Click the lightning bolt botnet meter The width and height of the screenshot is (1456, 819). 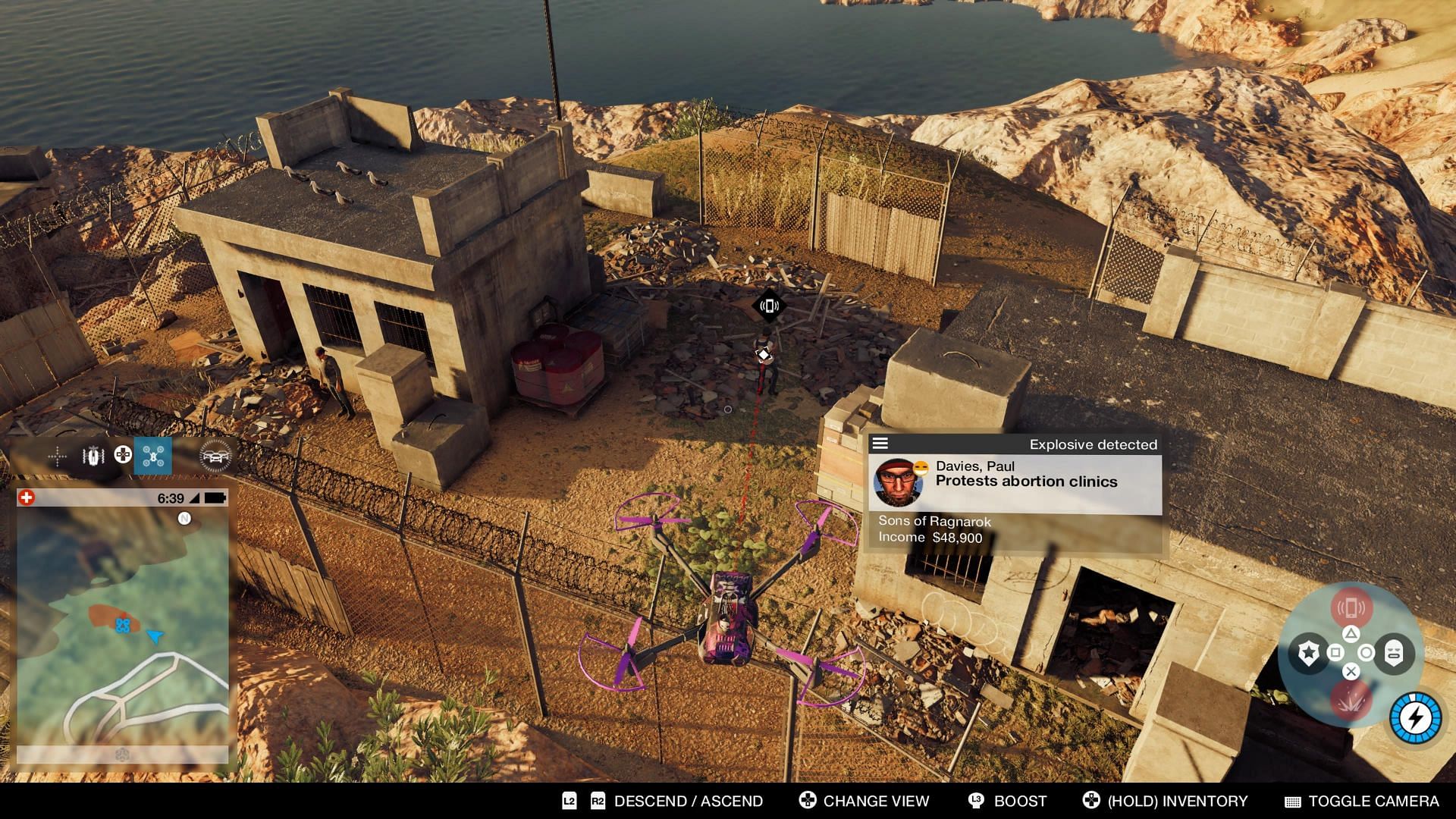pos(1415,717)
